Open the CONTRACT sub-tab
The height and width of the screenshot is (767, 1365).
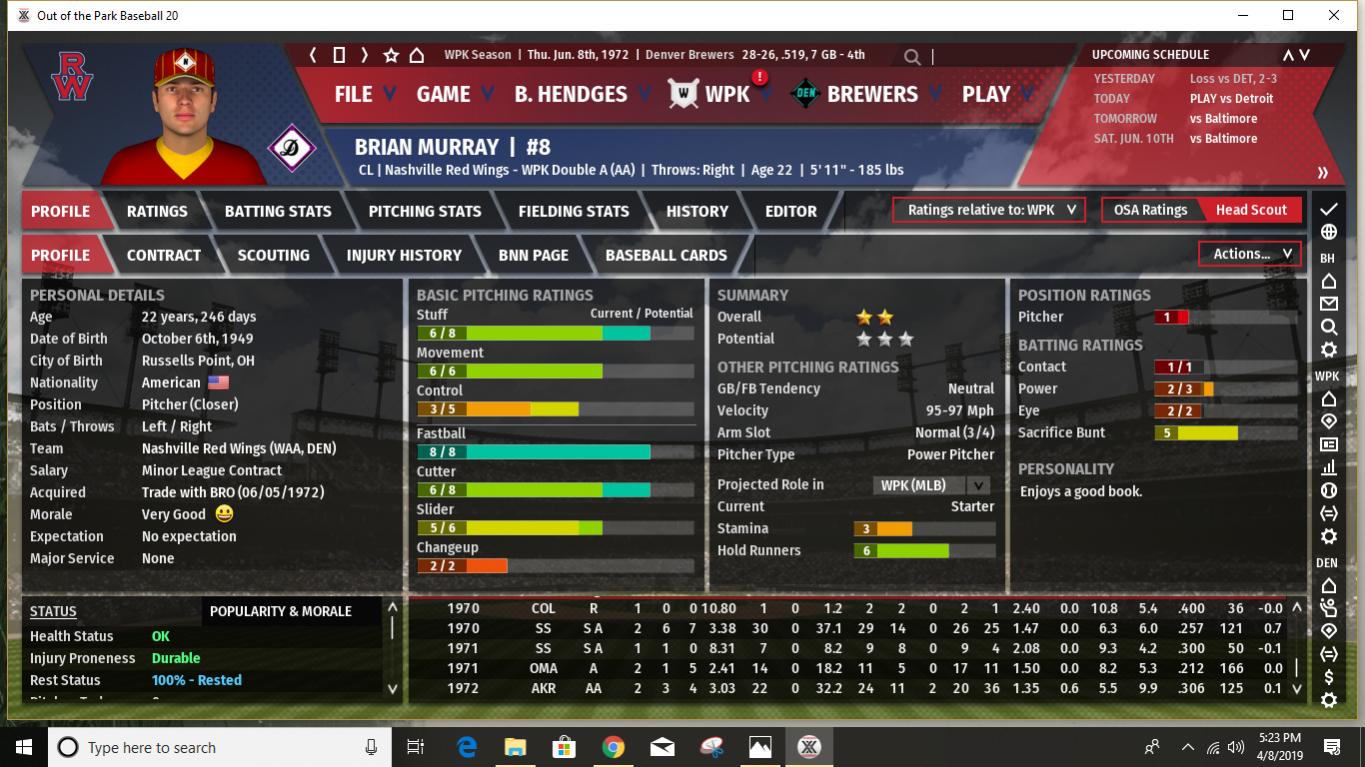point(164,255)
